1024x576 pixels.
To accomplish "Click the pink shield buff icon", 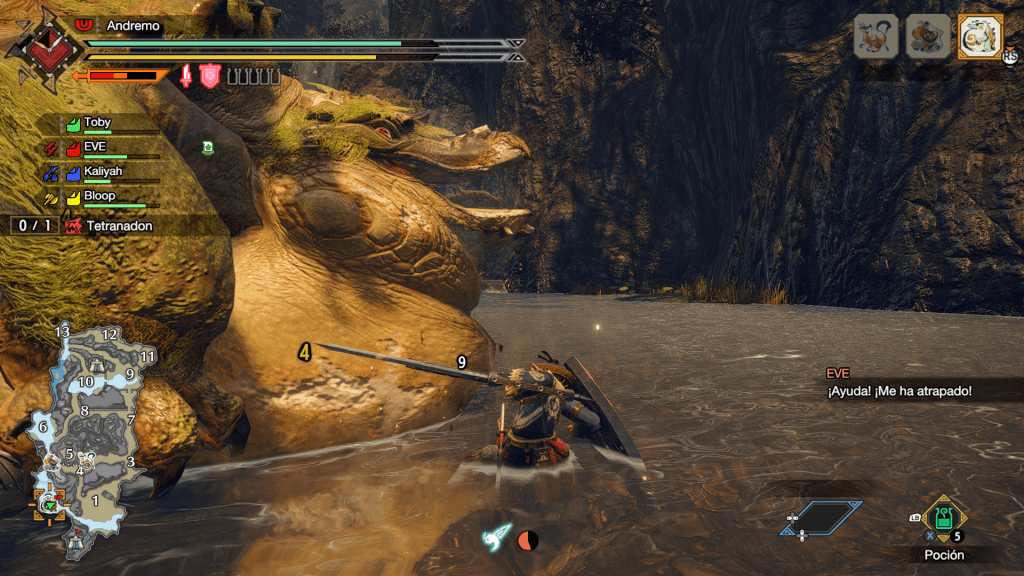I will tap(210, 76).
